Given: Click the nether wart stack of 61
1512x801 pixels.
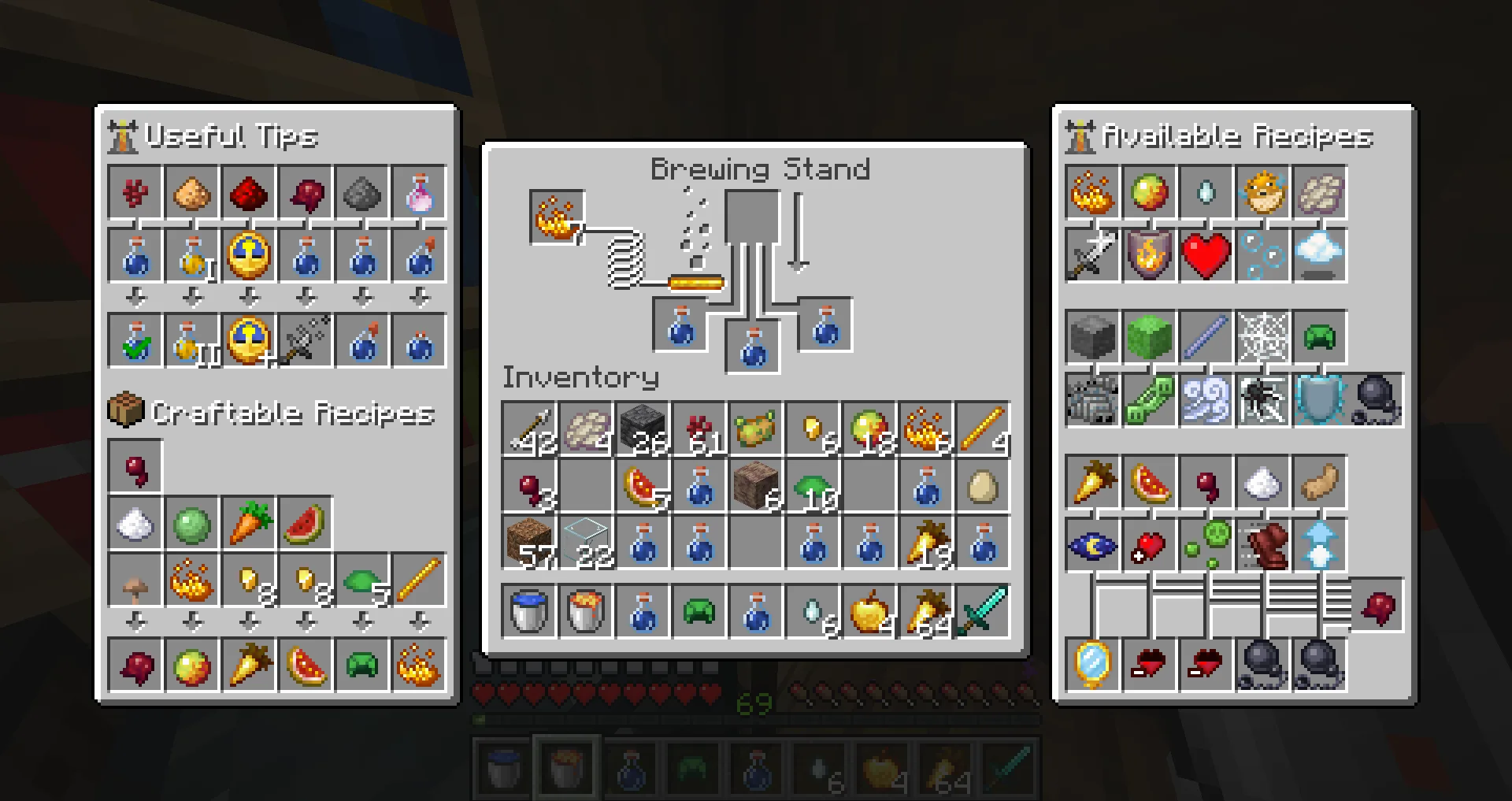Looking at the screenshot, I should pyautogui.click(x=699, y=429).
